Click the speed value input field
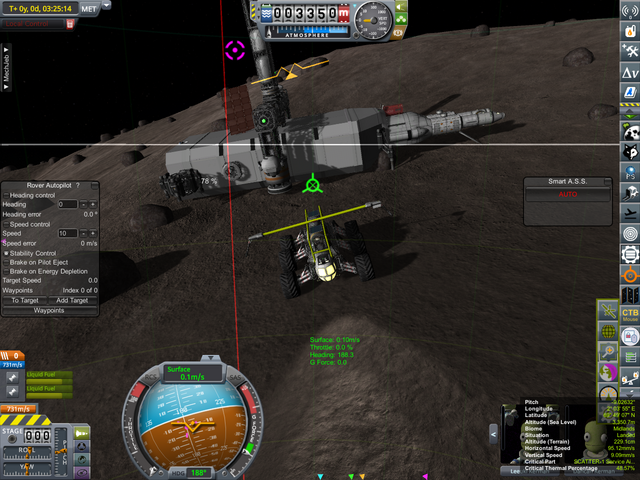Screen dimensions: 640x480 [x=67, y=233]
